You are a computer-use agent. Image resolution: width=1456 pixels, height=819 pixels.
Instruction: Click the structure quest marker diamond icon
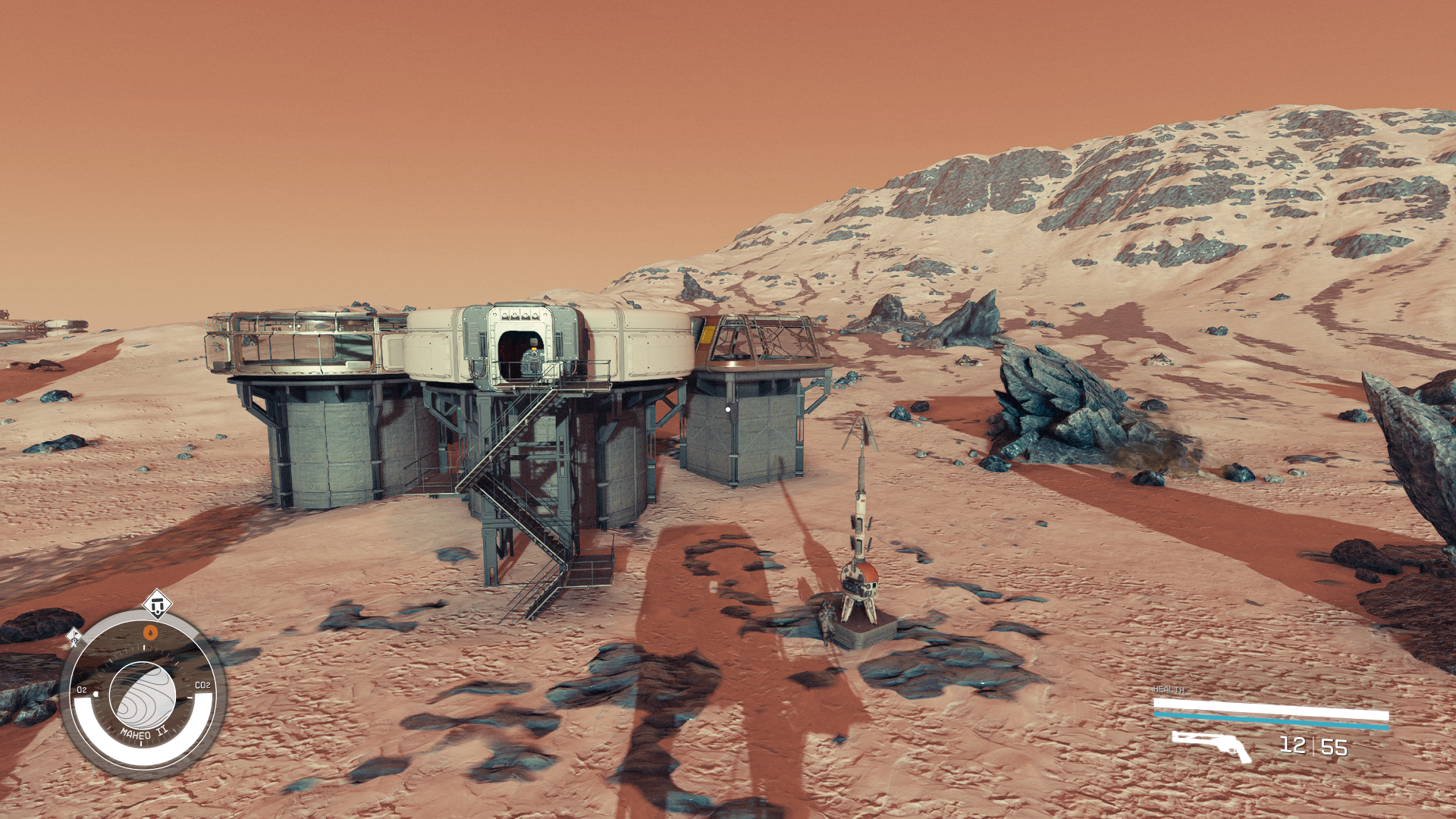(x=157, y=604)
